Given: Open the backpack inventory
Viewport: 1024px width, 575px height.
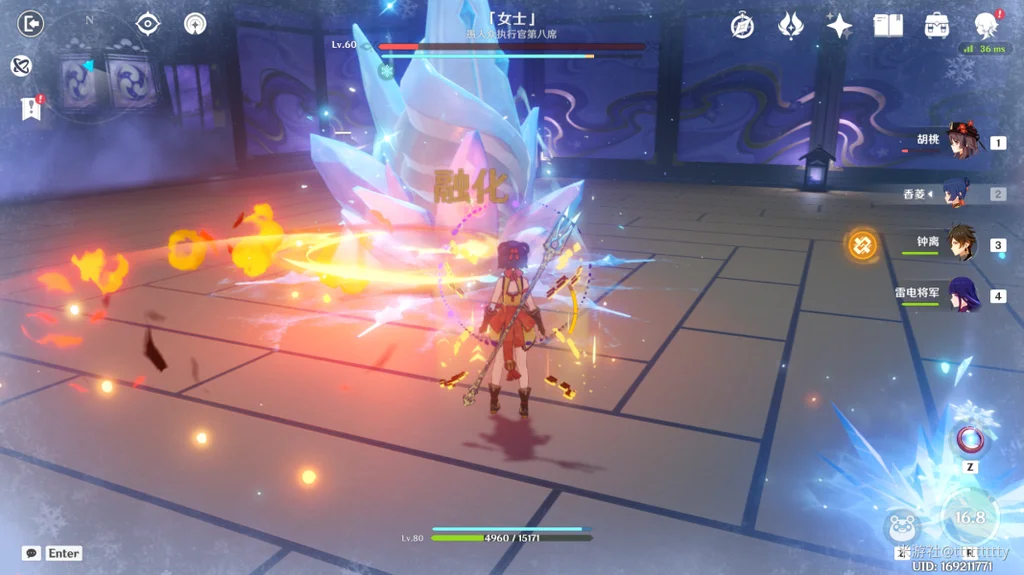Looking at the screenshot, I should point(937,26).
